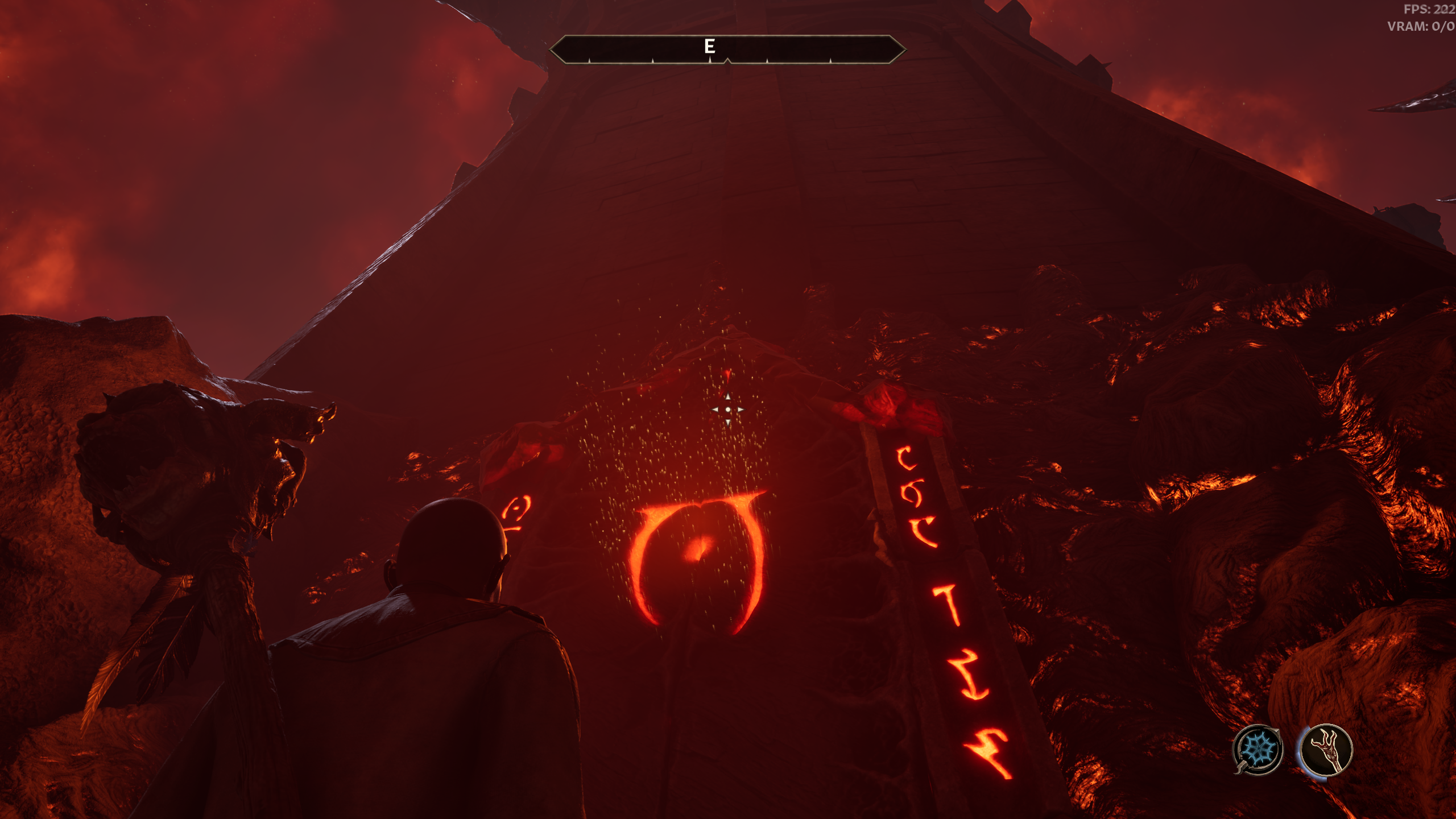Click the compass bar showing E
Image resolution: width=1456 pixels, height=819 pixels.
click(x=727, y=49)
